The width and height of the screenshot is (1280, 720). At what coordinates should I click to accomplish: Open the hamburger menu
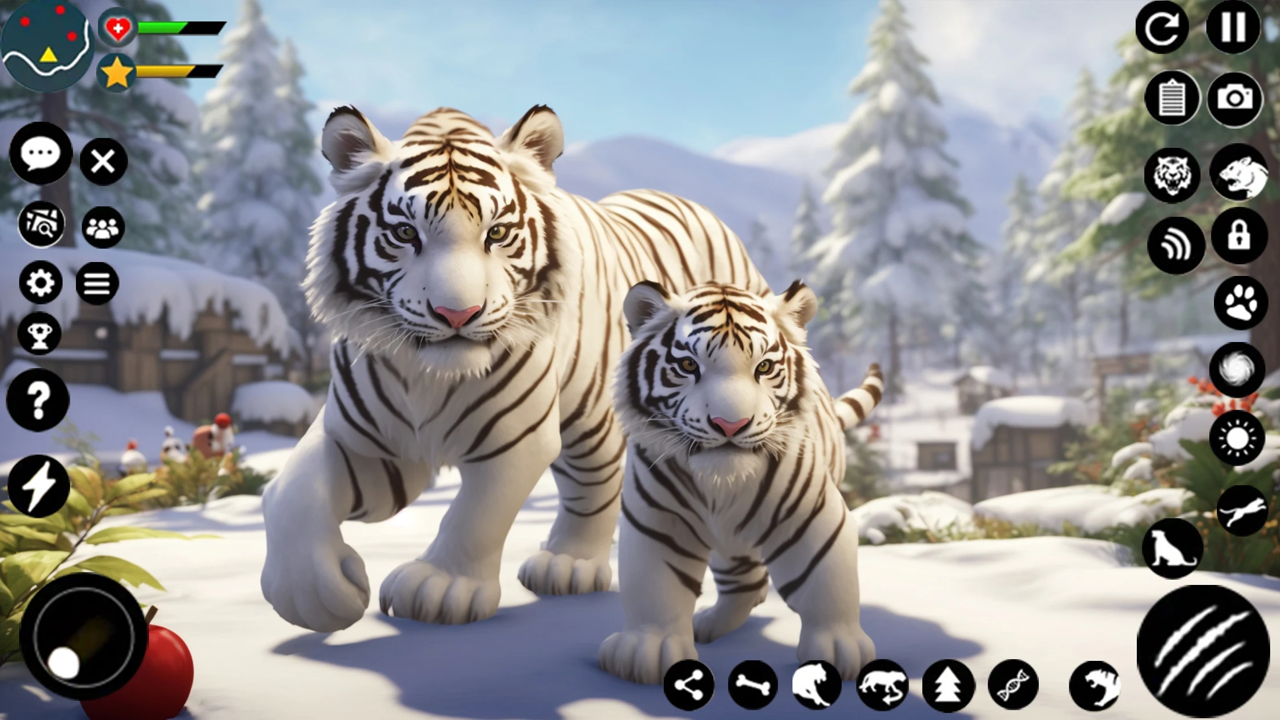tap(96, 284)
